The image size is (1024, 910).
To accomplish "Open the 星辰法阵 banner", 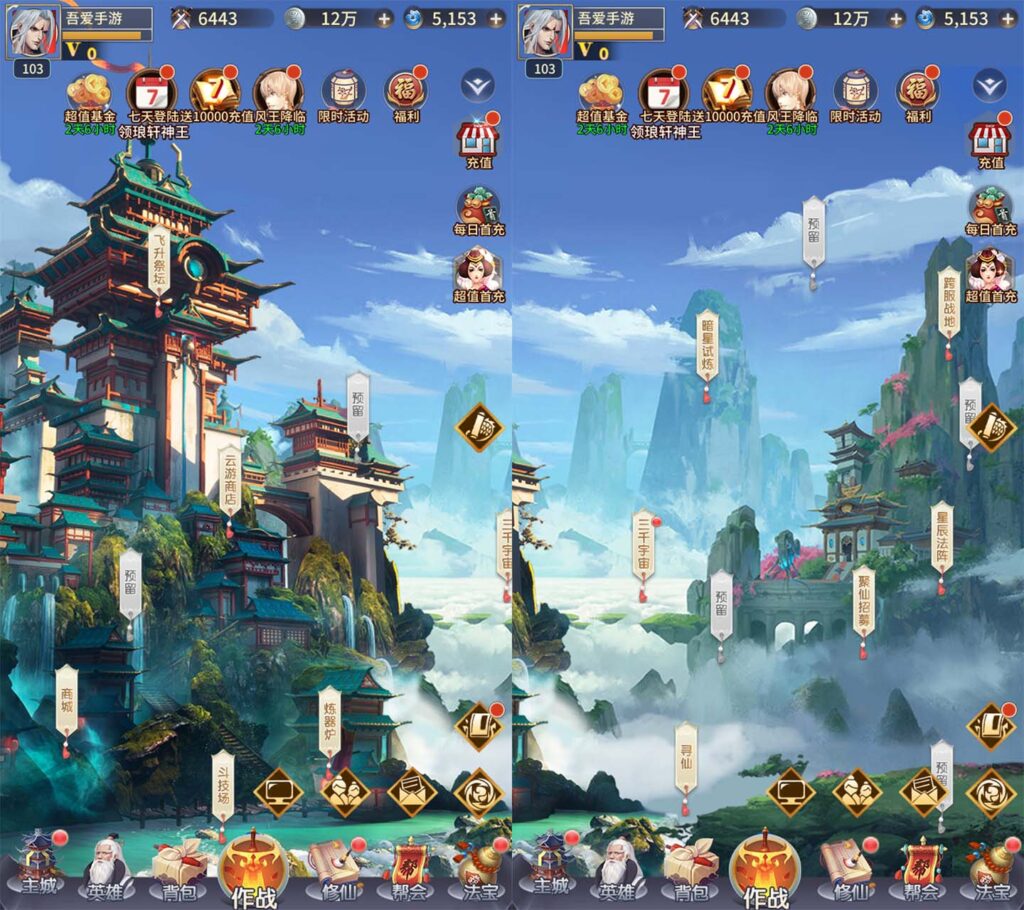I will (x=941, y=539).
